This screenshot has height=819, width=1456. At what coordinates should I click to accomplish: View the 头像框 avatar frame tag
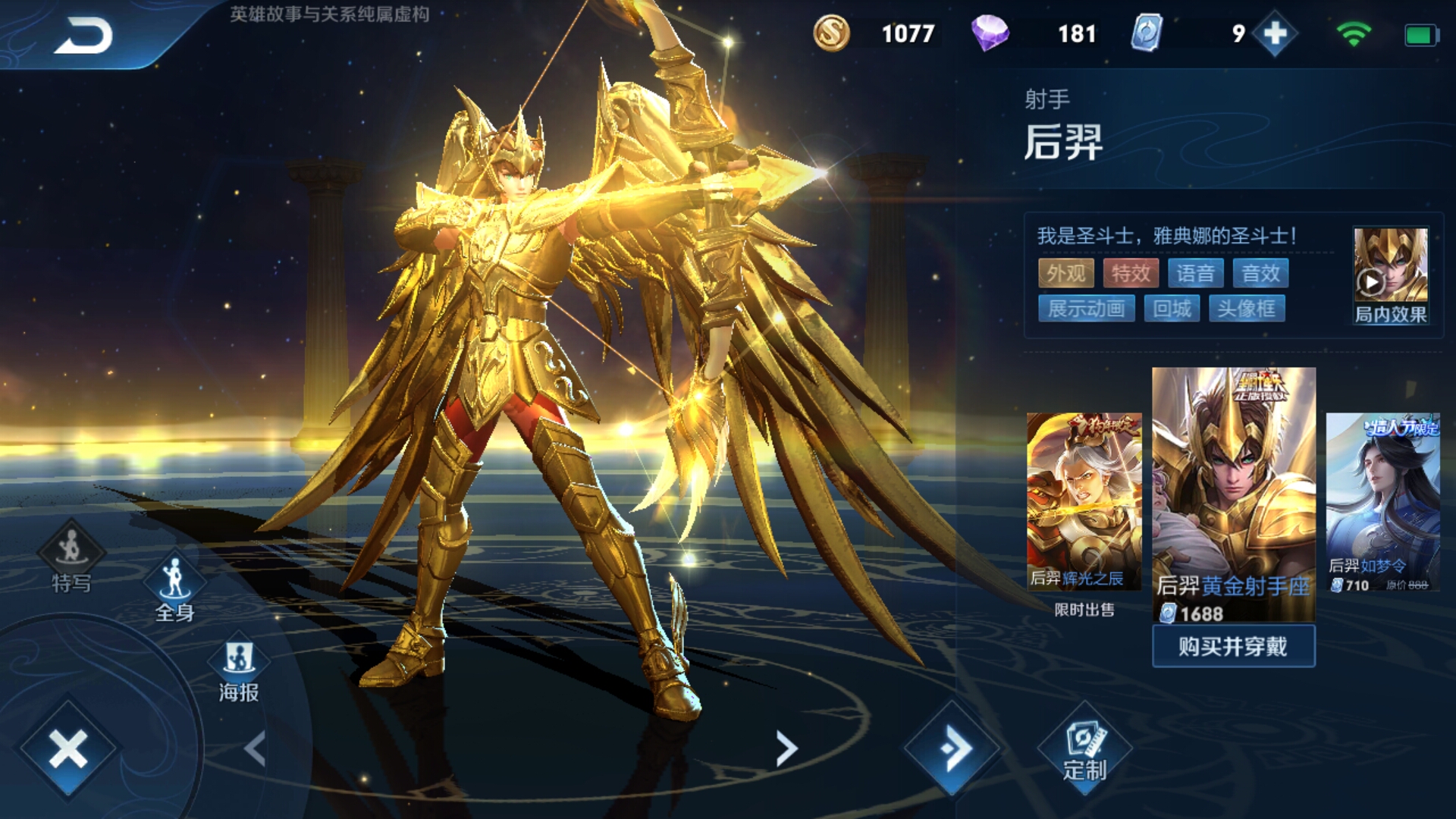(1246, 309)
